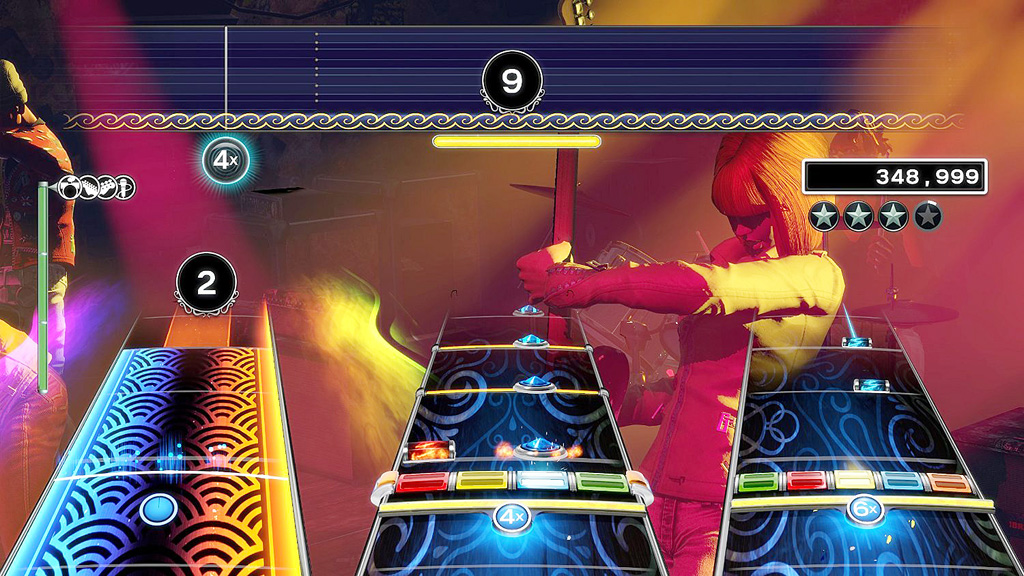Select the microphone icon on the crowd meter
1024x576 pixels.
coord(125,187)
